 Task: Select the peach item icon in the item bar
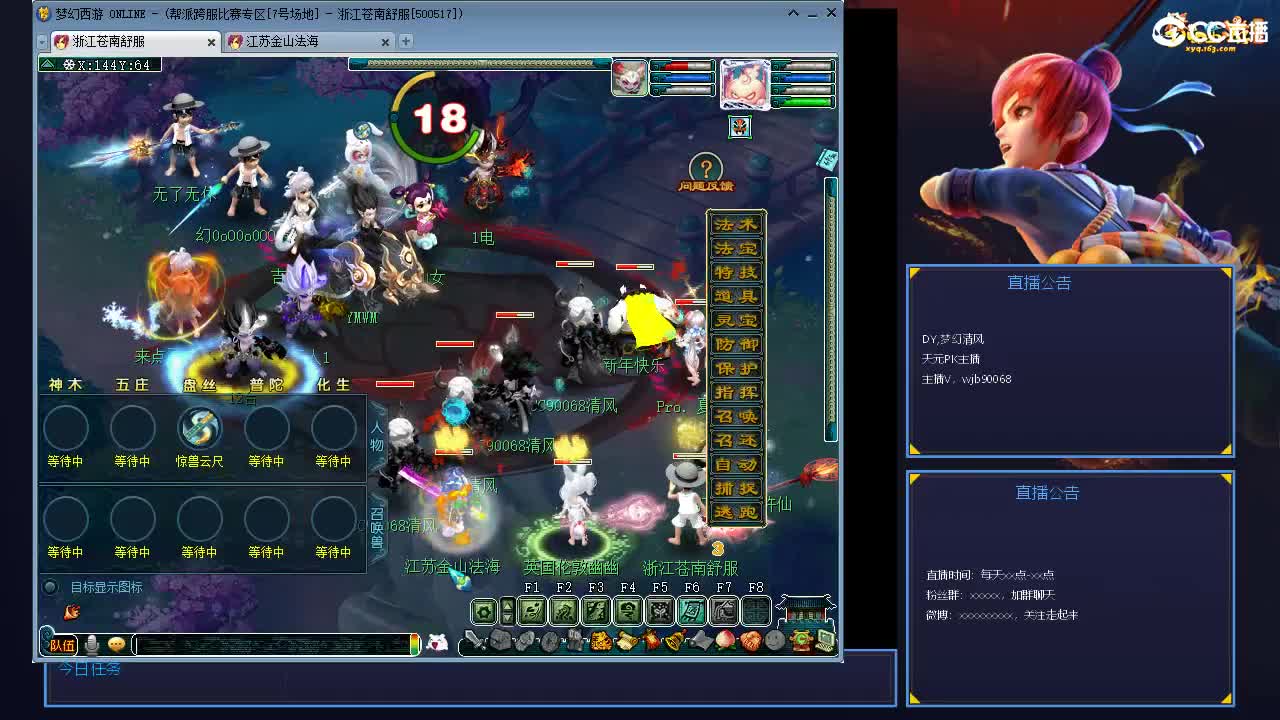coord(725,640)
